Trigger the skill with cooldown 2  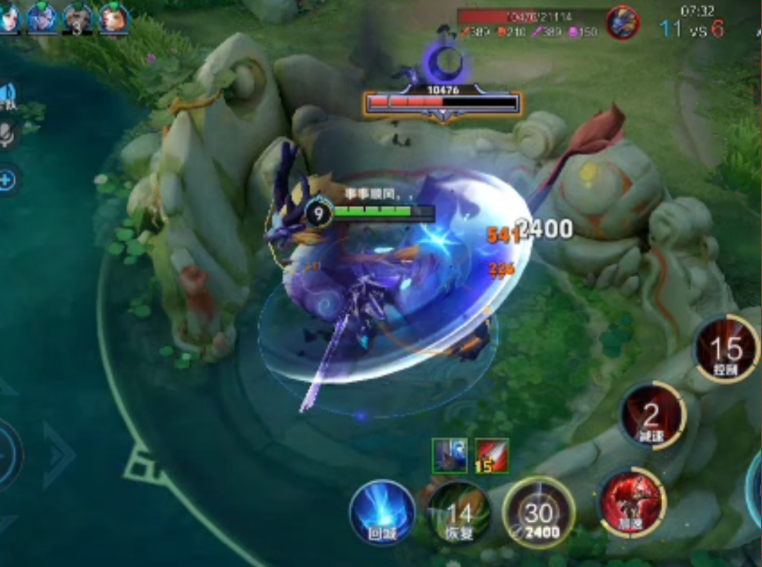[652, 415]
